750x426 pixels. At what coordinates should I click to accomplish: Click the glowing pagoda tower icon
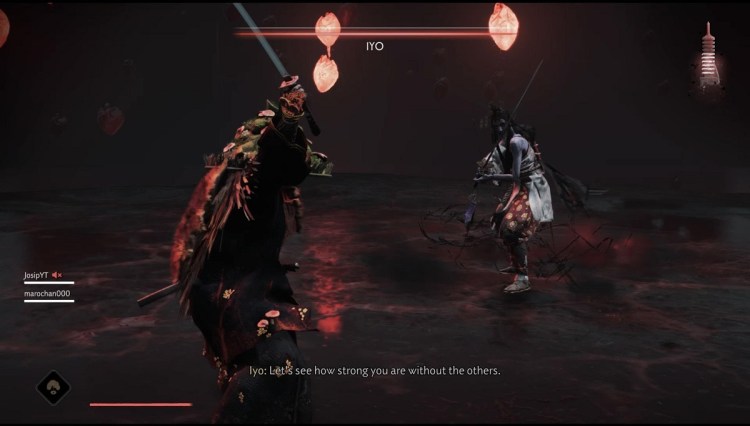pyautogui.click(x=709, y=57)
